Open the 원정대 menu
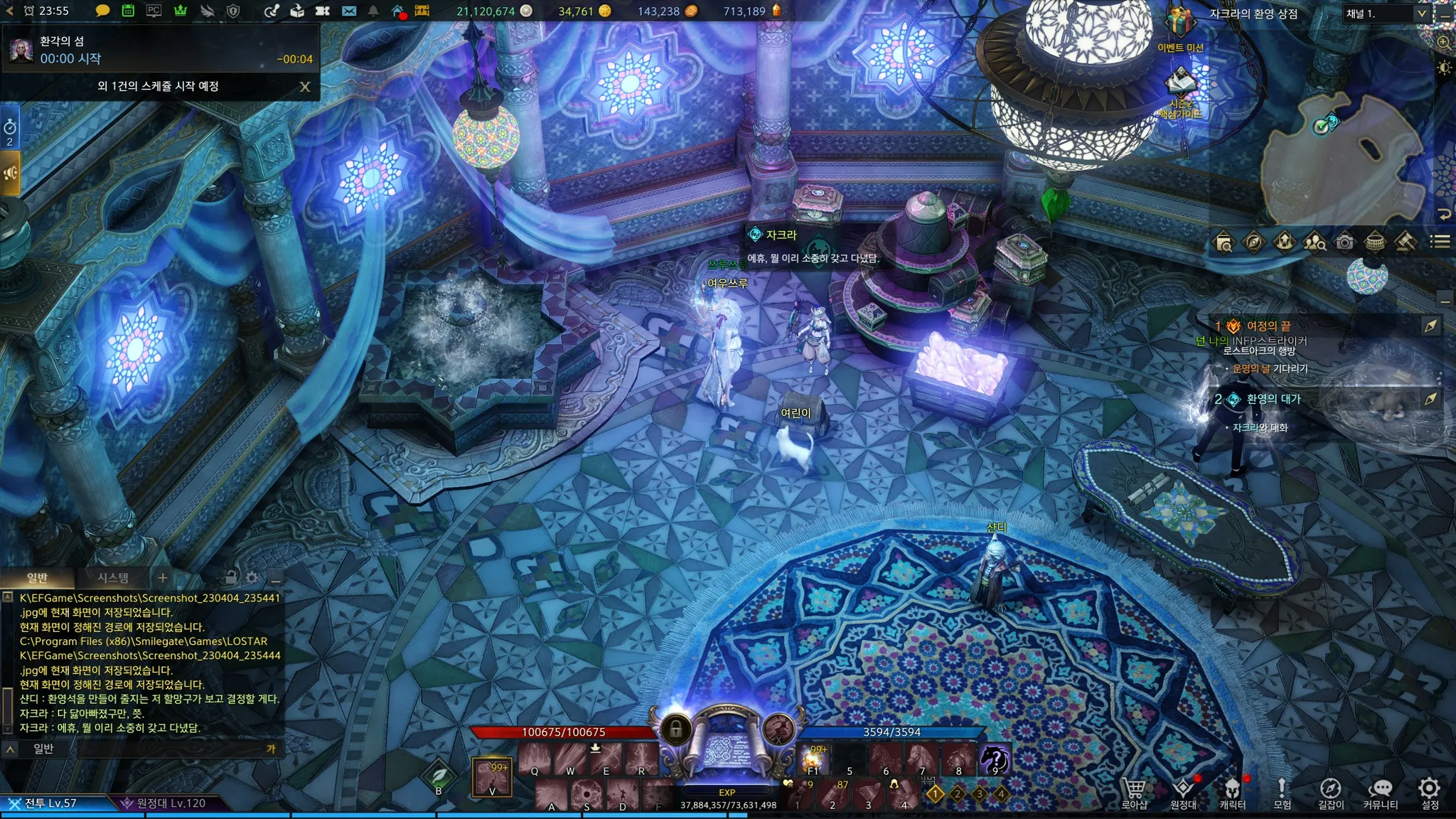The width and height of the screenshot is (1456, 819). (x=1183, y=793)
